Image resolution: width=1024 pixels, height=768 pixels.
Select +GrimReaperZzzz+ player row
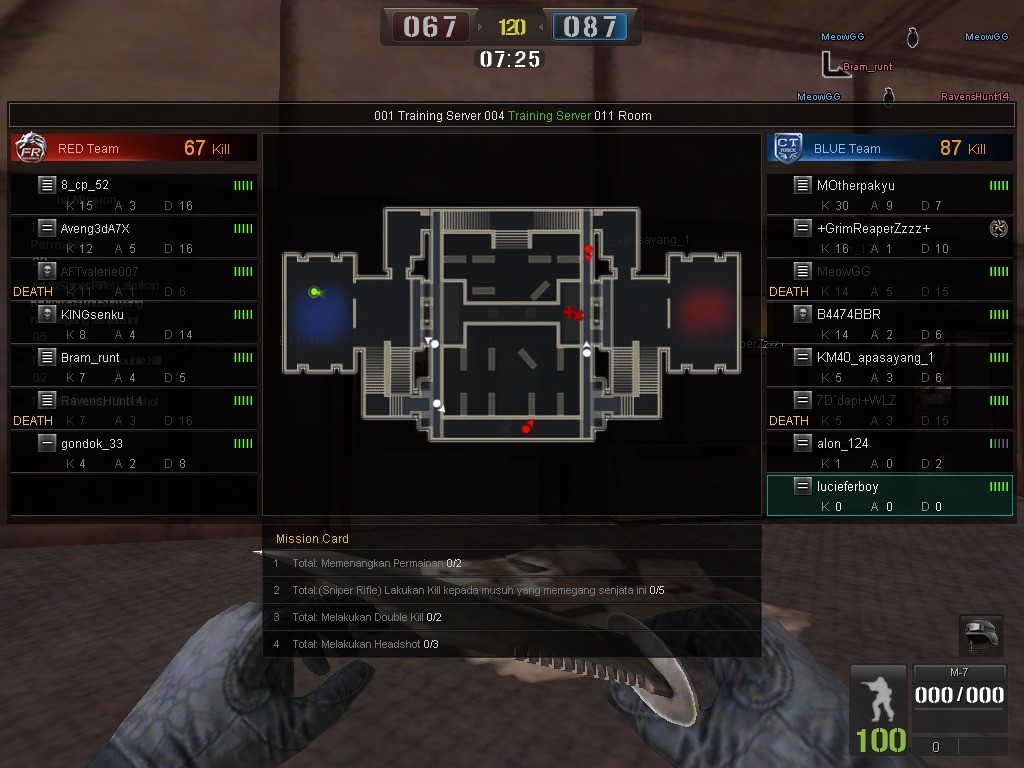889,237
